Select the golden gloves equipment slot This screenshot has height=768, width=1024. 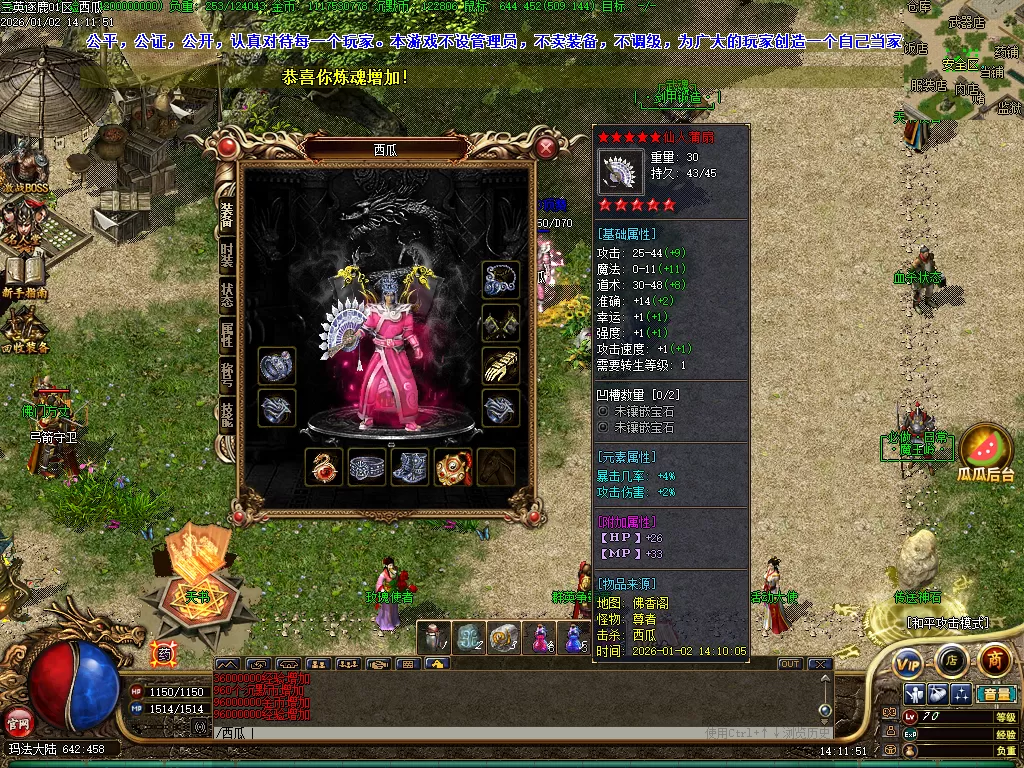(500, 366)
